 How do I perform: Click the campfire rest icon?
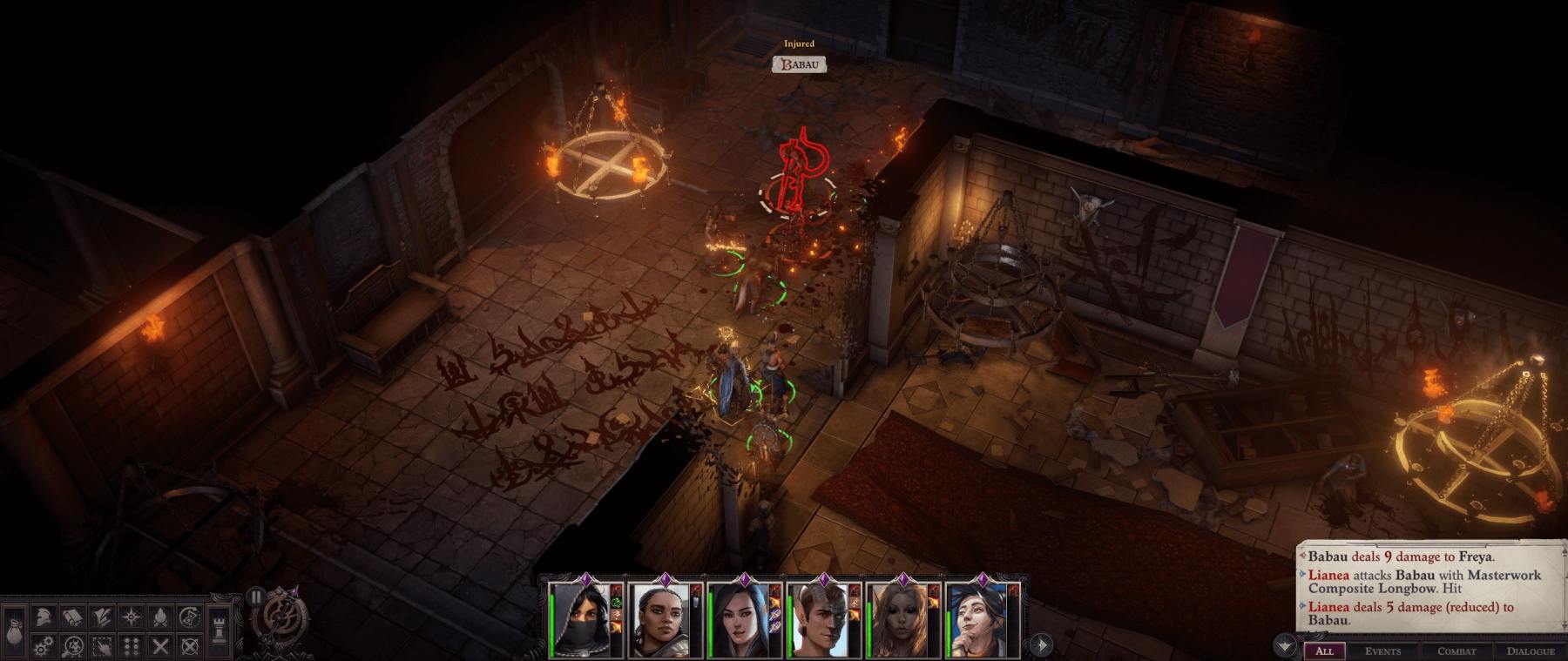tap(160, 617)
